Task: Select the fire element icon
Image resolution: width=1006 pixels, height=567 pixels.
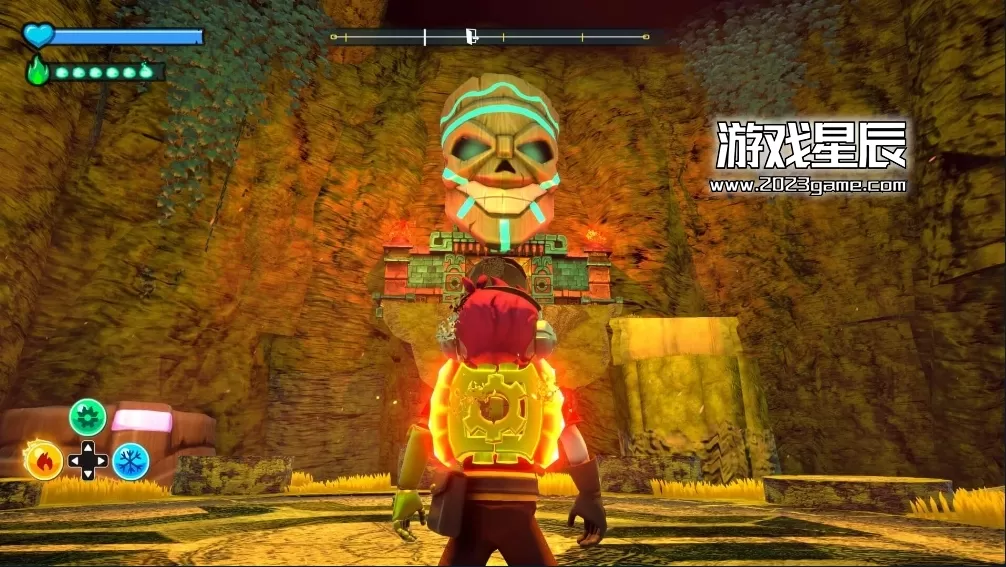Action: tap(44, 460)
